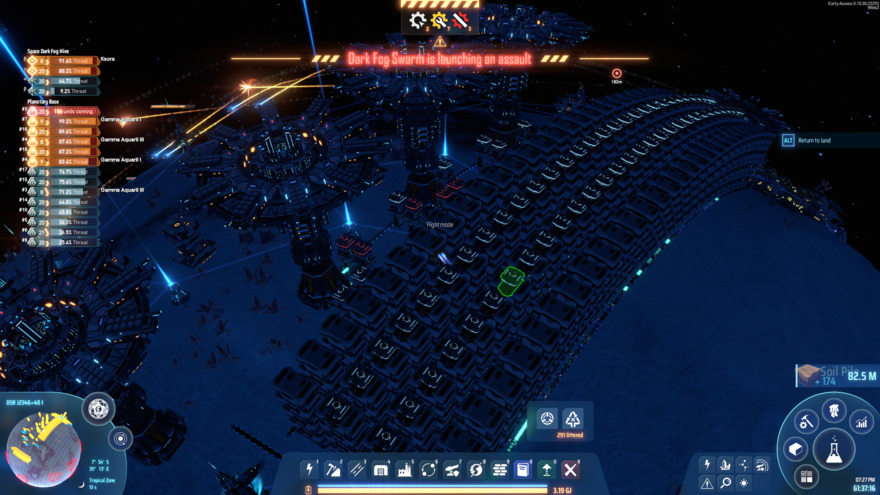
Task: Select the orbital transport build category
Action: (429, 469)
